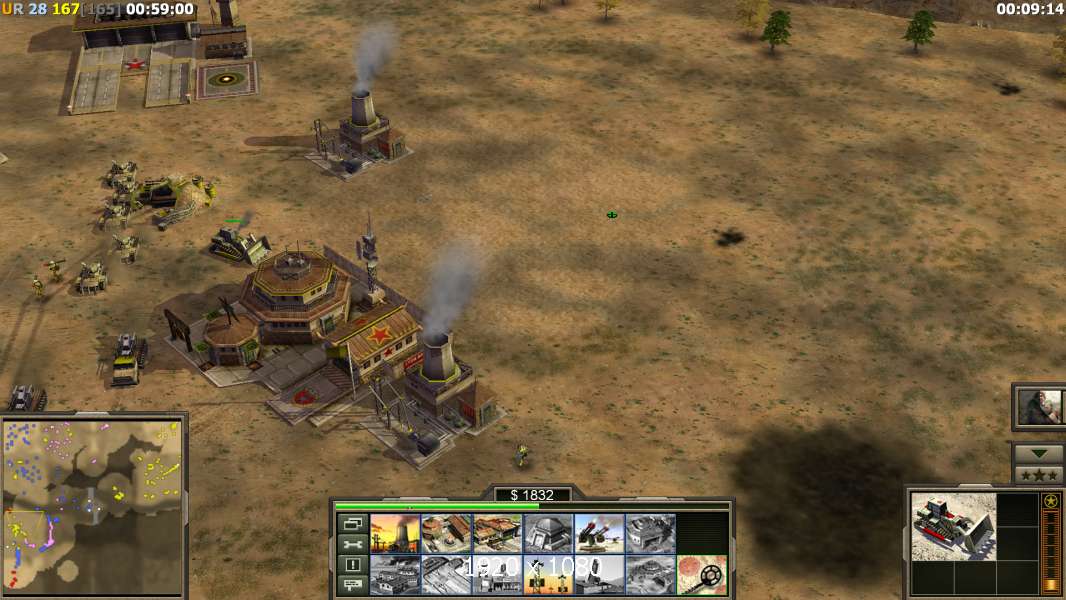
Task: Choose the Supply Center build icon
Action: pyautogui.click(x=497, y=533)
